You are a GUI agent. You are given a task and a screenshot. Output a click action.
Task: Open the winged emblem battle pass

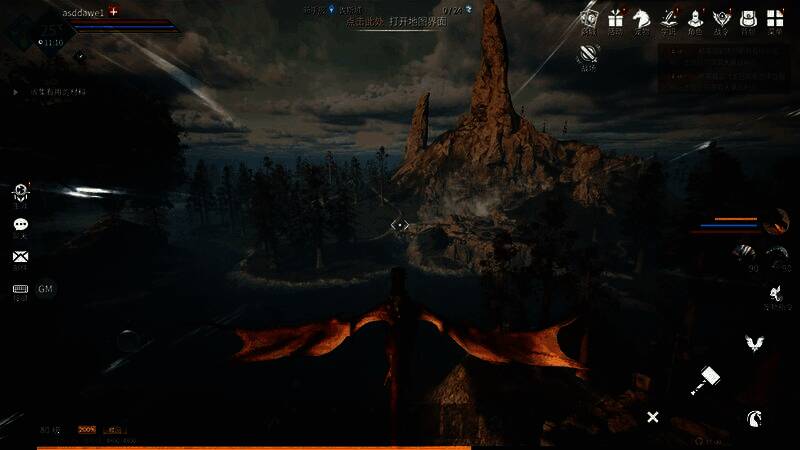pyautogui.click(x=721, y=18)
